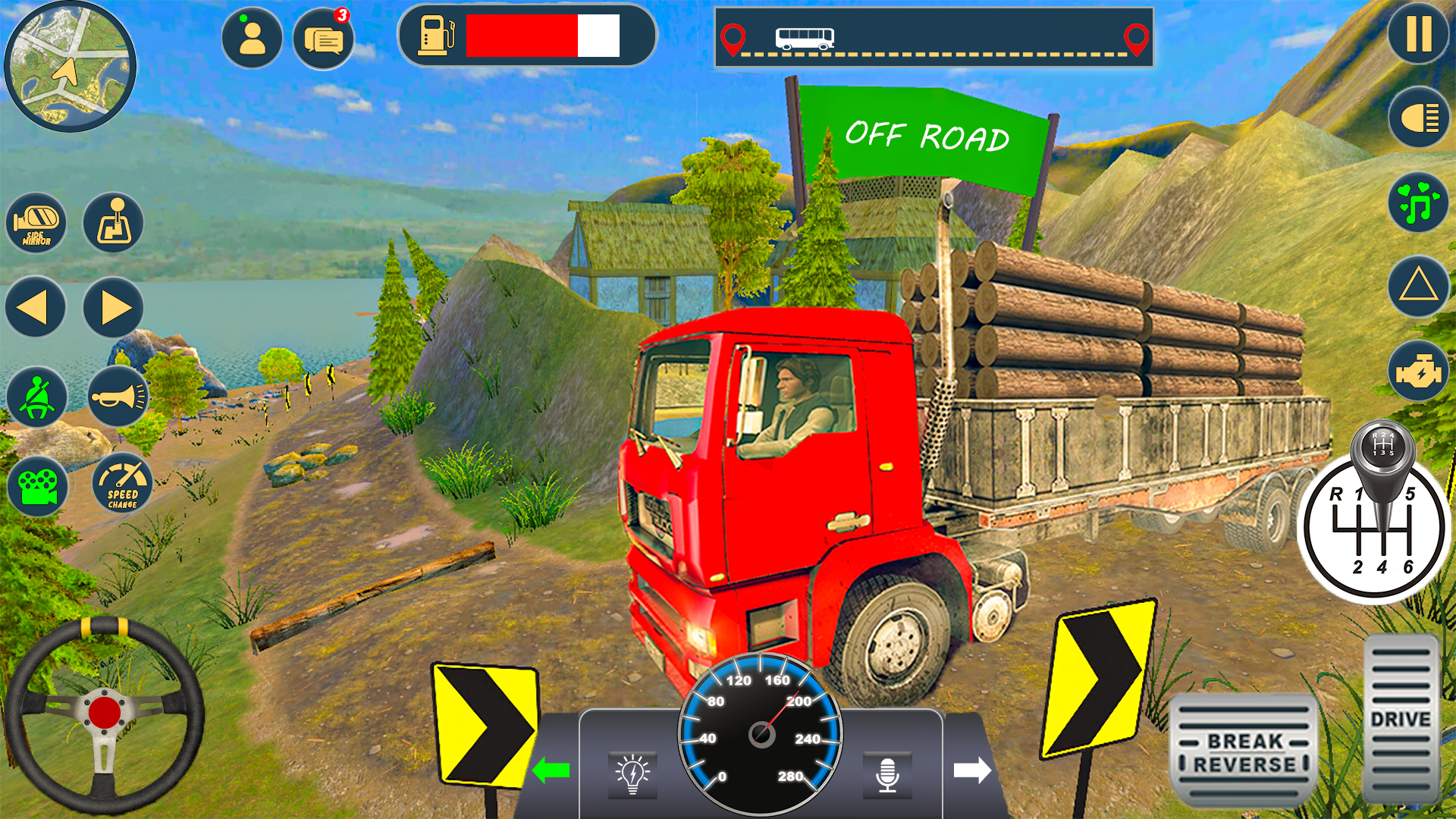Activate the hazard triangle button

(1419, 287)
